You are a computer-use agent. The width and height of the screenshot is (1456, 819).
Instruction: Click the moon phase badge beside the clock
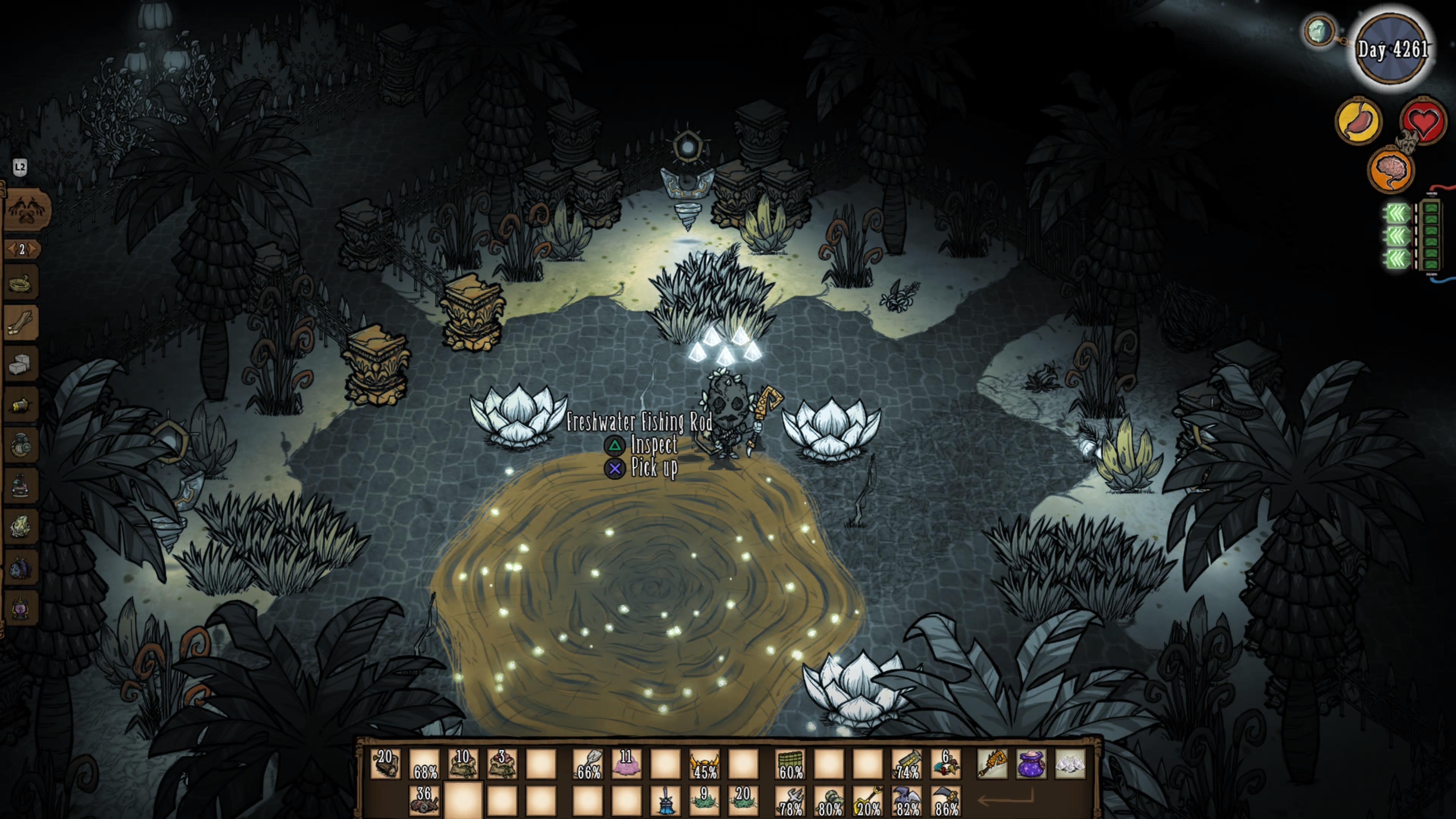pyautogui.click(x=1319, y=31)
